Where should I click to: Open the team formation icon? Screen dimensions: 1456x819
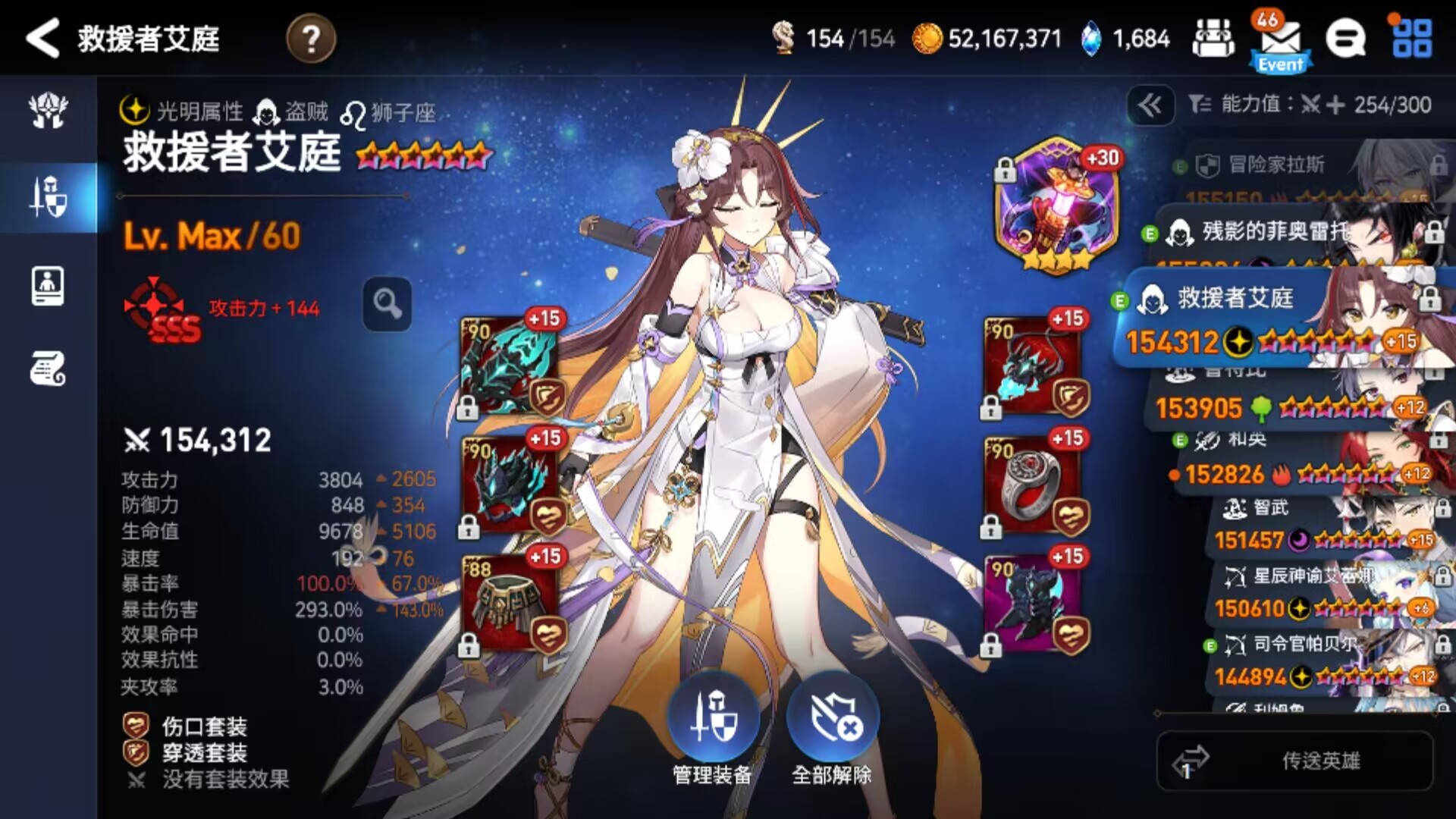click(1213, 38)
